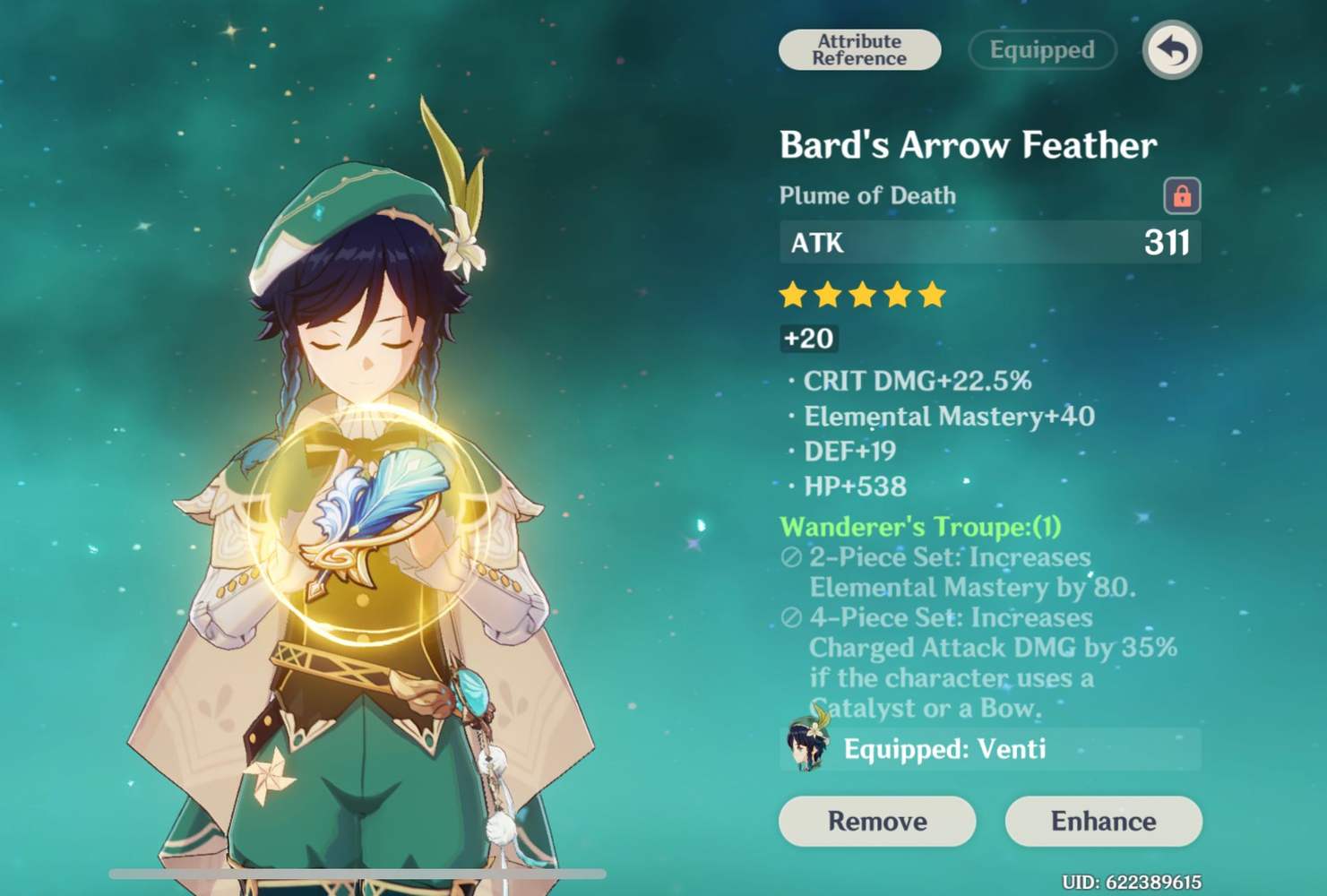Click the red lock icon to unlock the artifact

tap(1182, 195)
